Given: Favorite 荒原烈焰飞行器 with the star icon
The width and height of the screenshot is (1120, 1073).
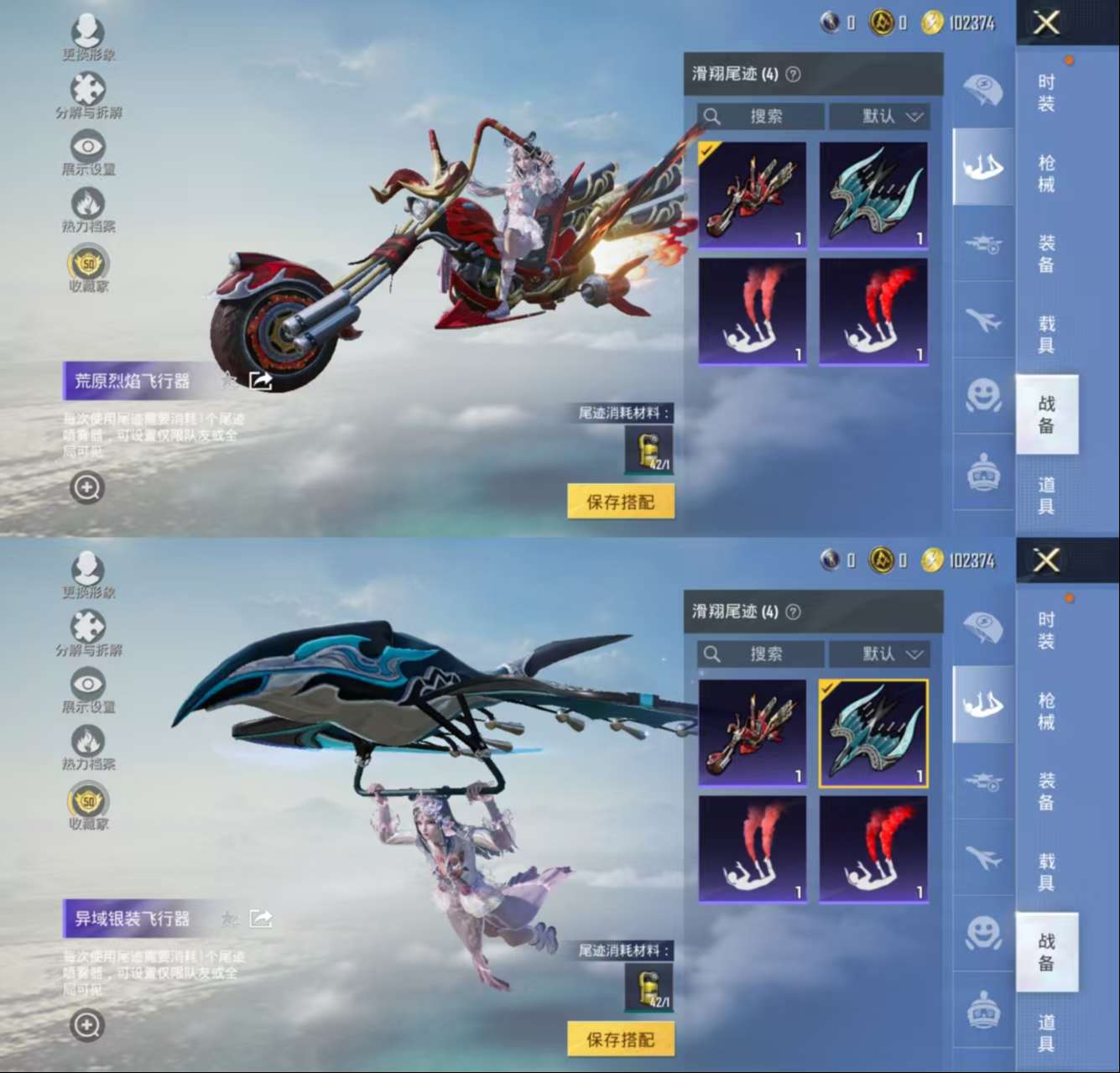Looking at the screenshot, I should click(228, 382).
